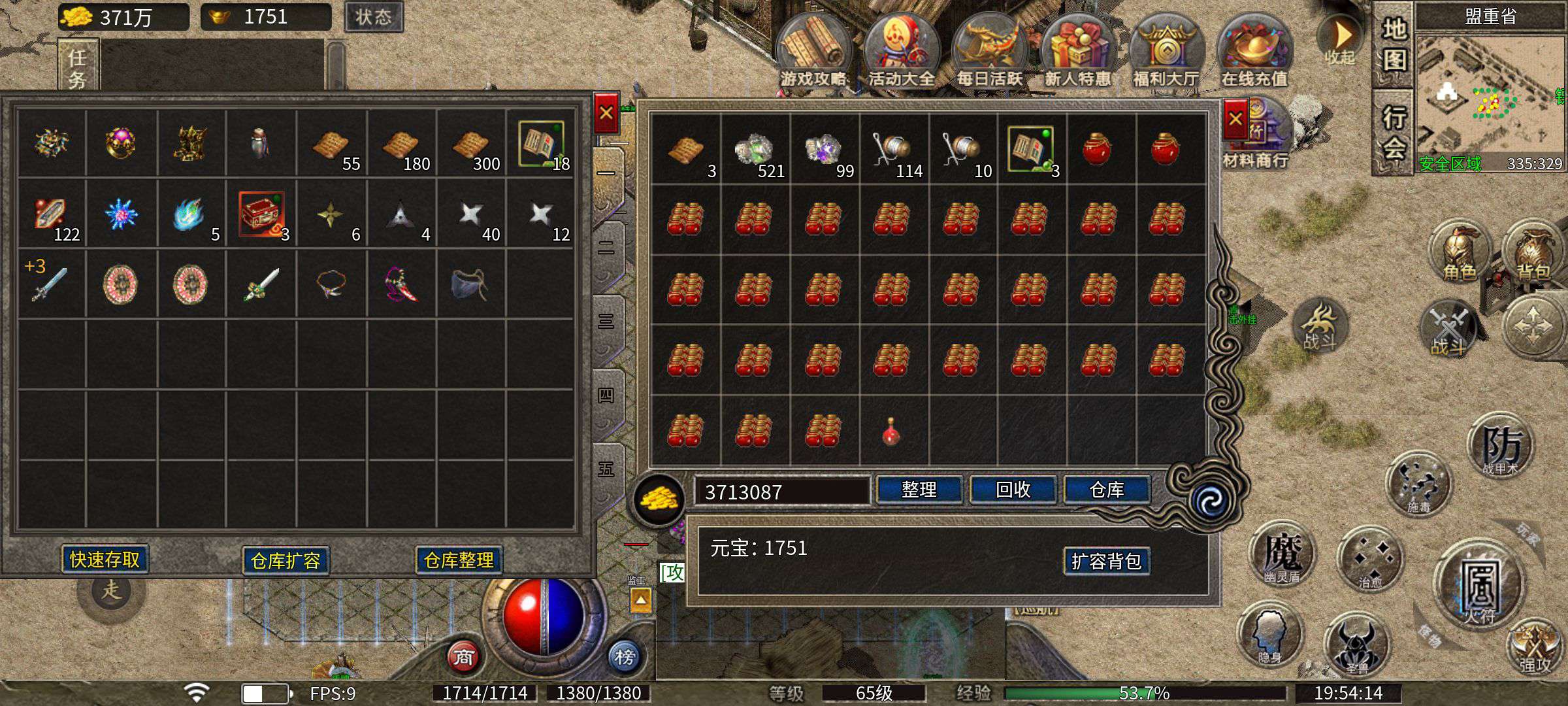Open the 状态 status panel
Viewport: 1568px width, 706px height.
pos(373,17)
